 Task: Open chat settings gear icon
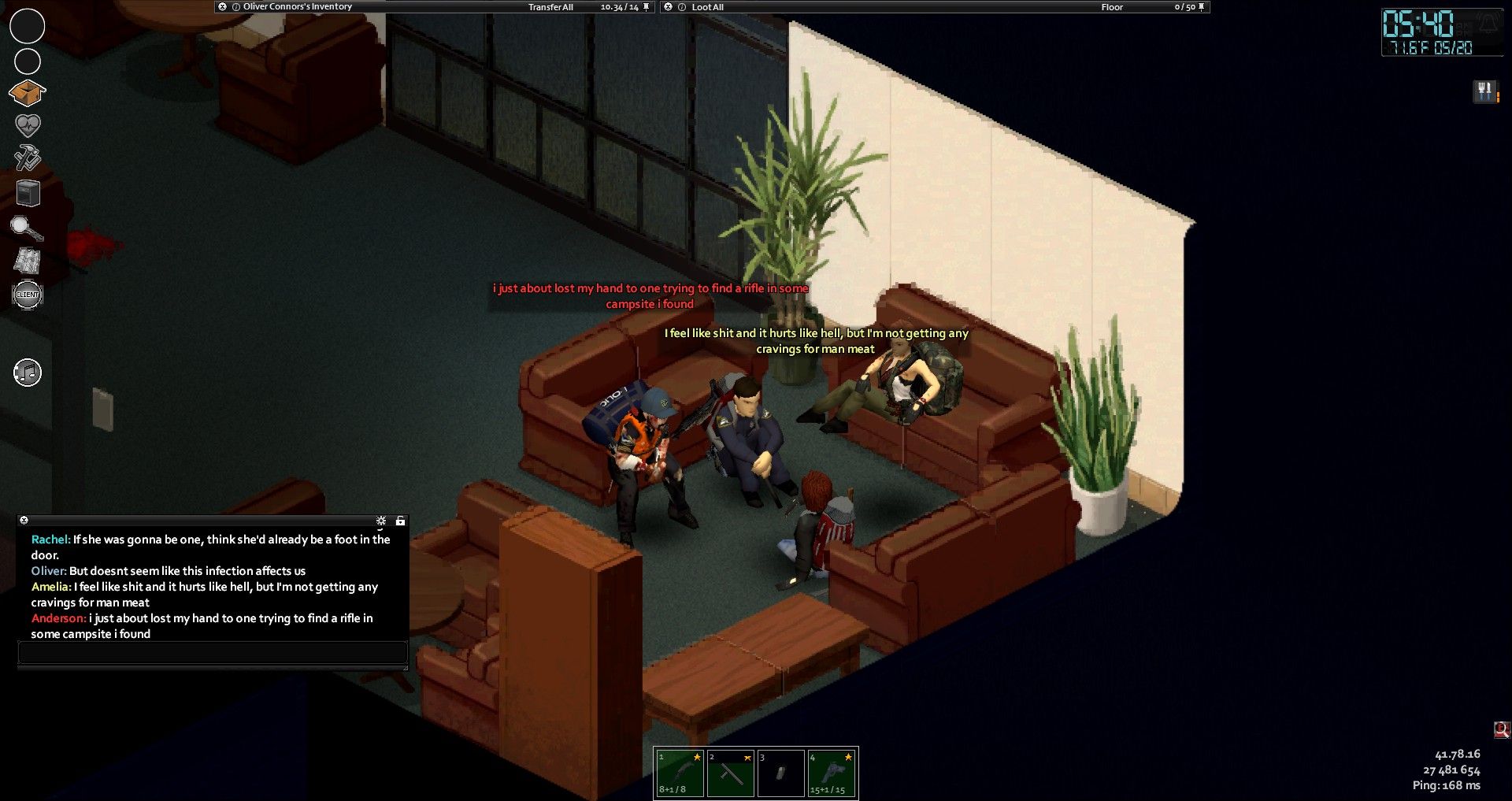click(381, 521)
